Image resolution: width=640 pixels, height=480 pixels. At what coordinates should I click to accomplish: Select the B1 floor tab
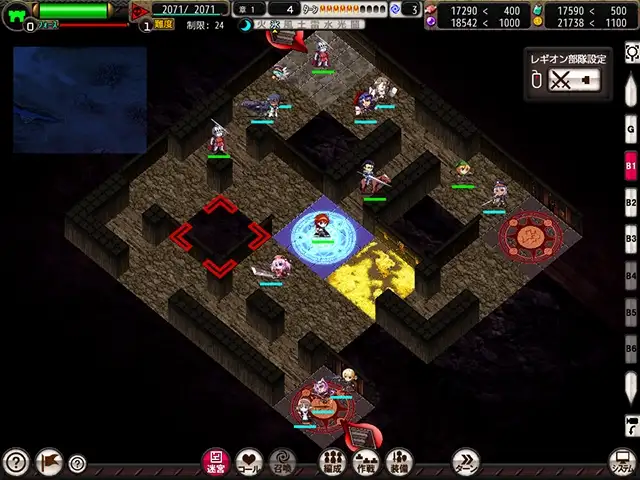[631, 166]
